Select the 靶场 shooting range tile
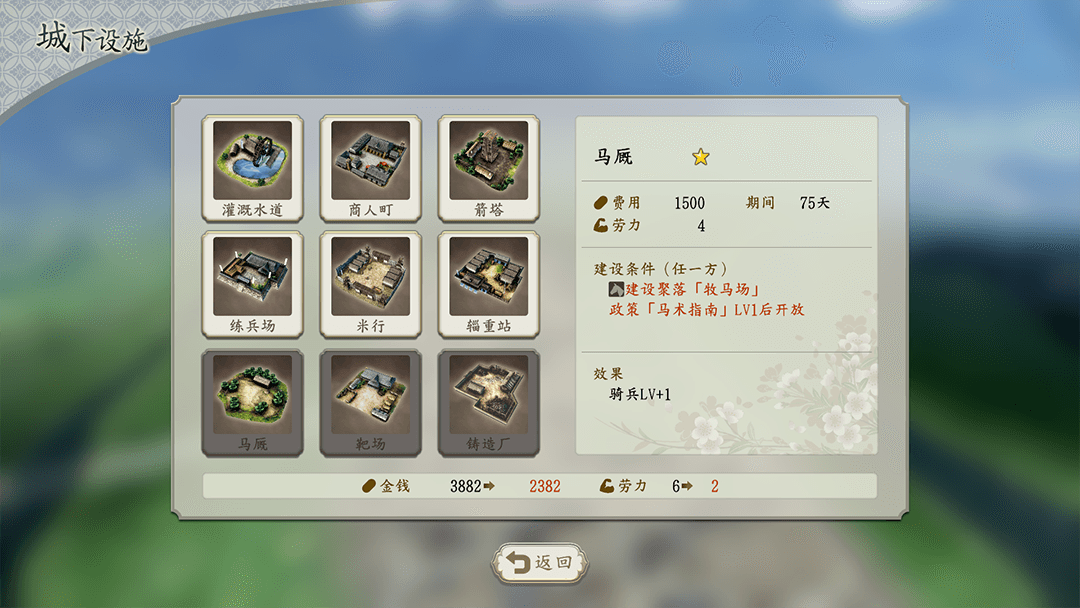The image size is (1080, 608). pyautogui.click(x=370, y=402)
